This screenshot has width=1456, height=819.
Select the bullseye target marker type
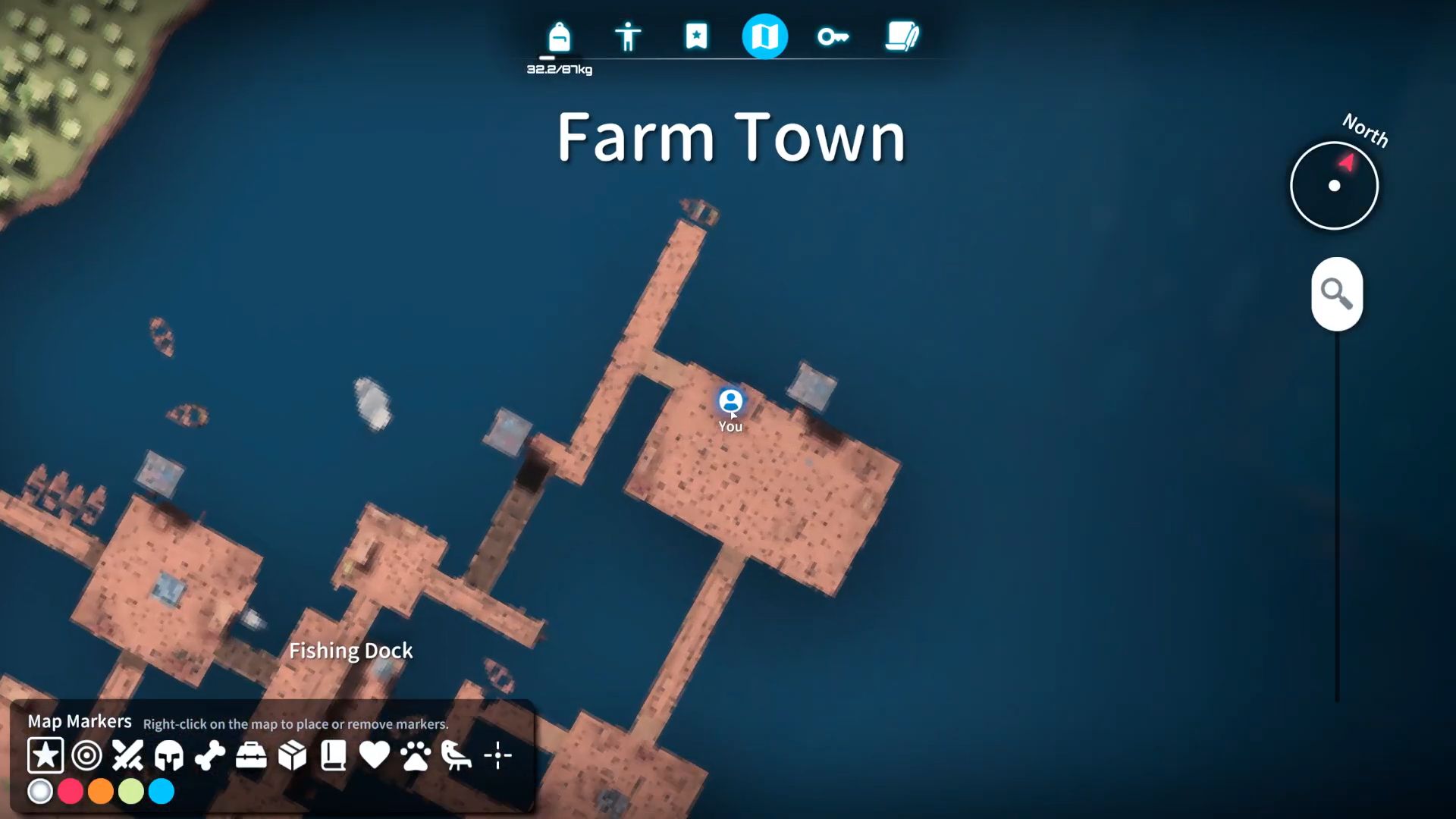pos(86,755)
